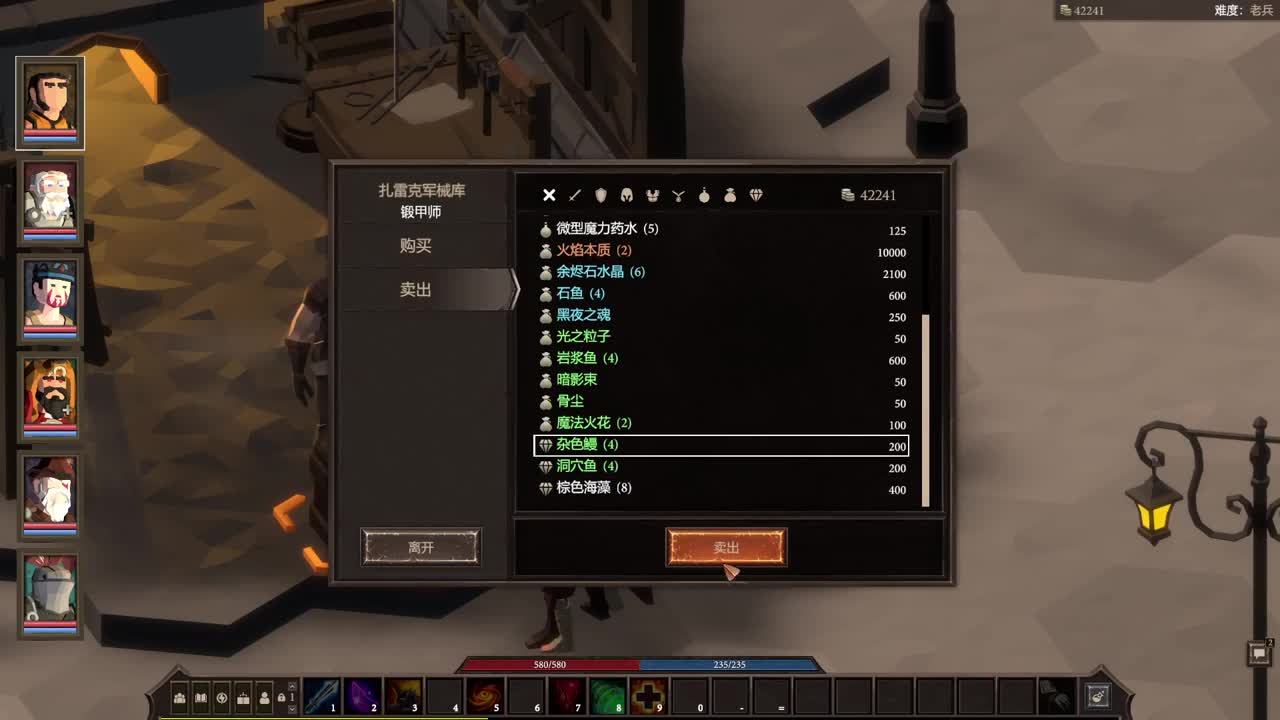This screenshot has width=1280, height=720.
Task: Clear item filters with the X icon
Action: tap(549, 195)
